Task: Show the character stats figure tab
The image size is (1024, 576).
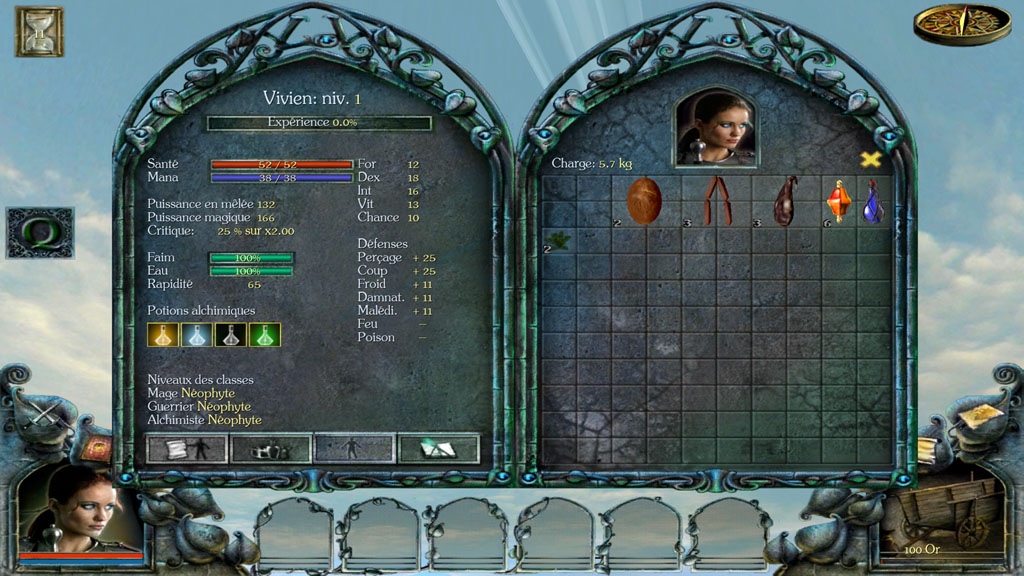Action: pos(355,449)
